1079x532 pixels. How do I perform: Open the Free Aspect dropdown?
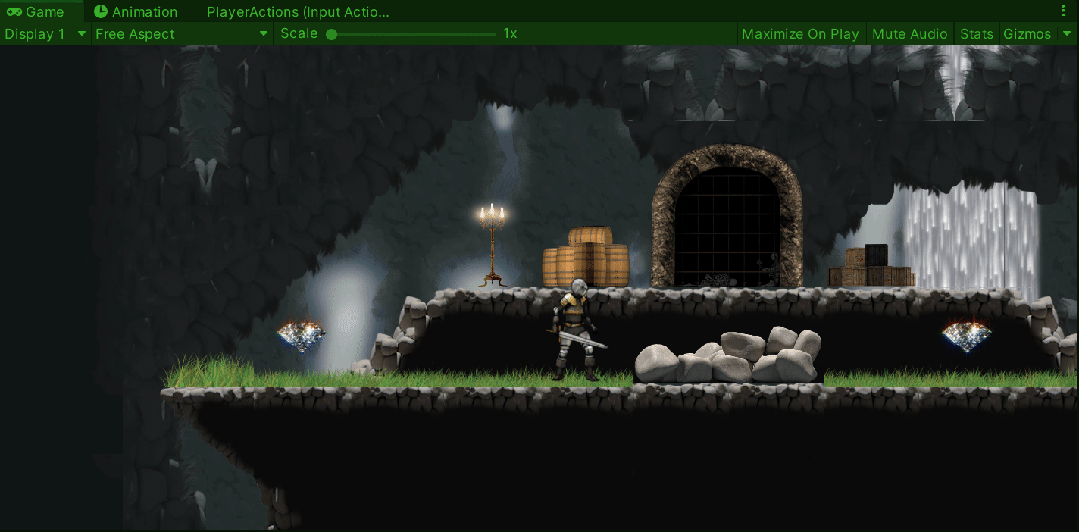click(x=181, y=34)
